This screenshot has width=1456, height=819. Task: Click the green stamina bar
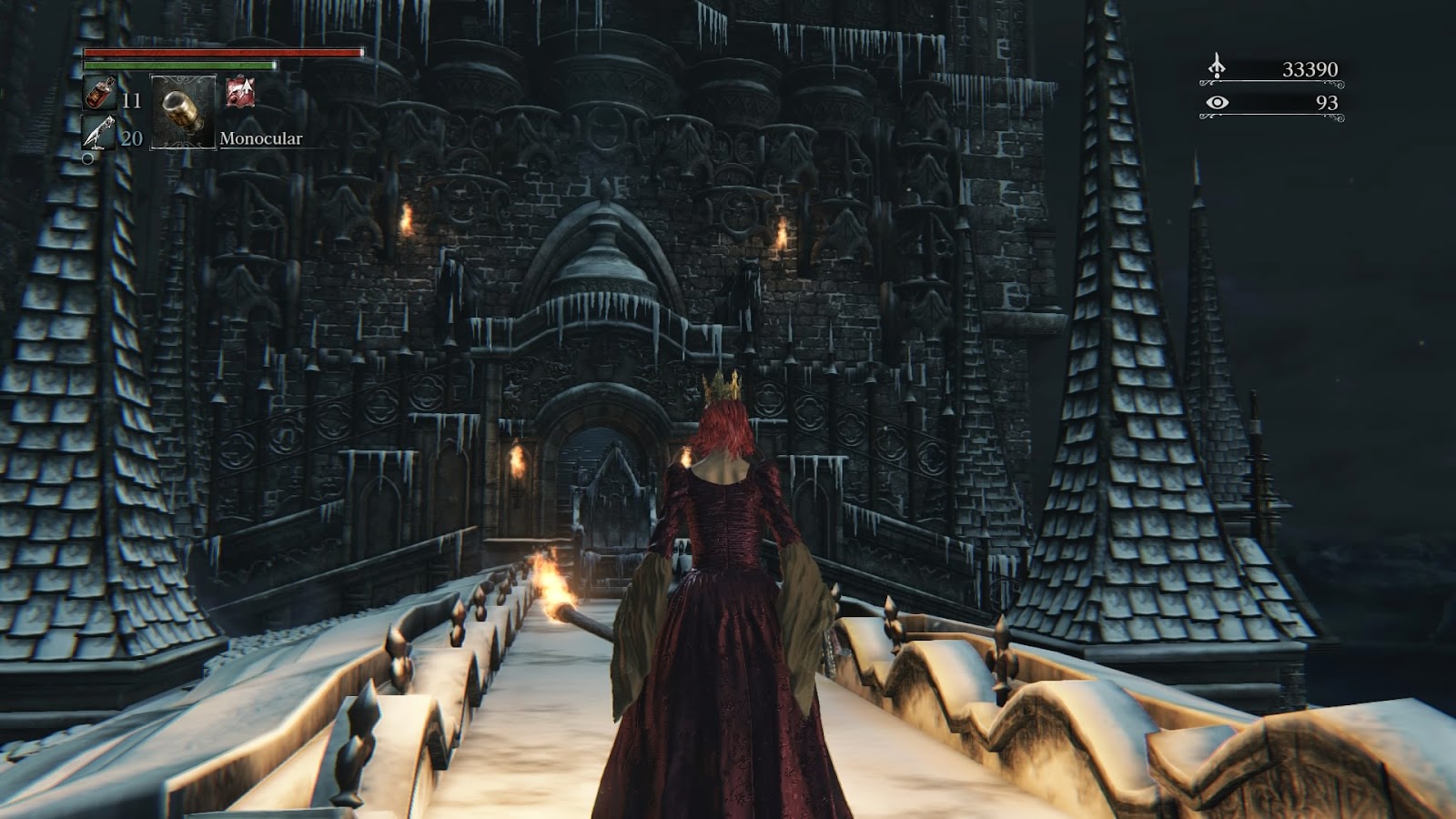[182, 67]
